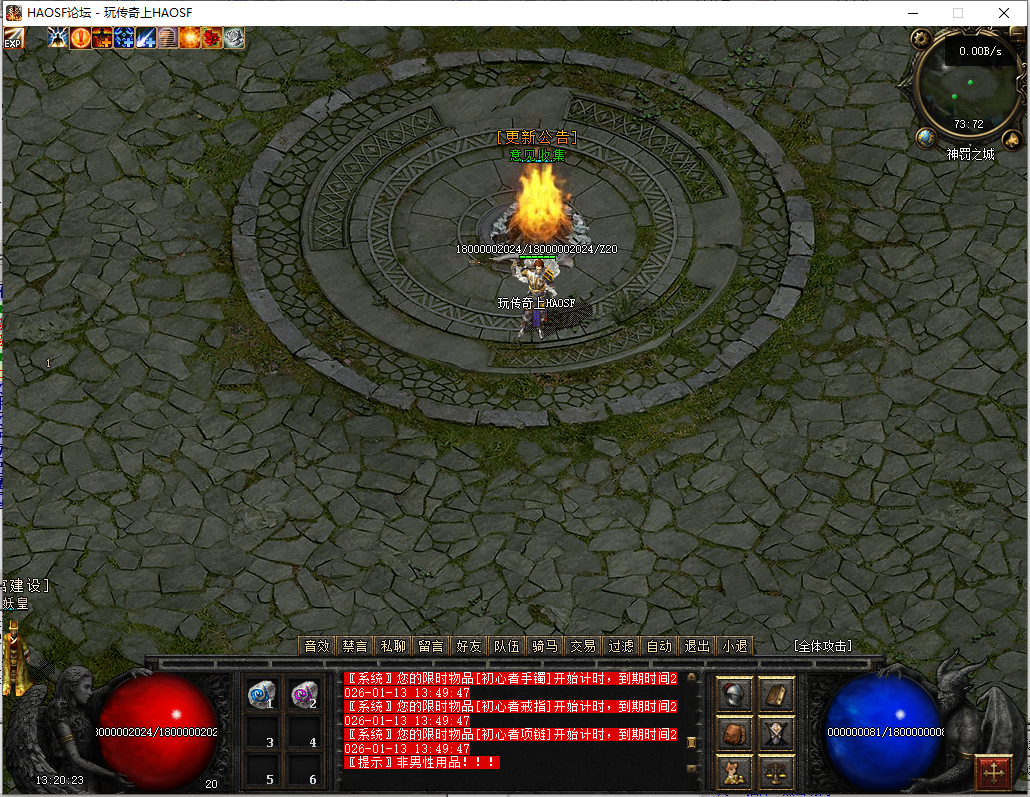
Task: Open the gear settings by the minimap
Action: (x=922, y=39)
